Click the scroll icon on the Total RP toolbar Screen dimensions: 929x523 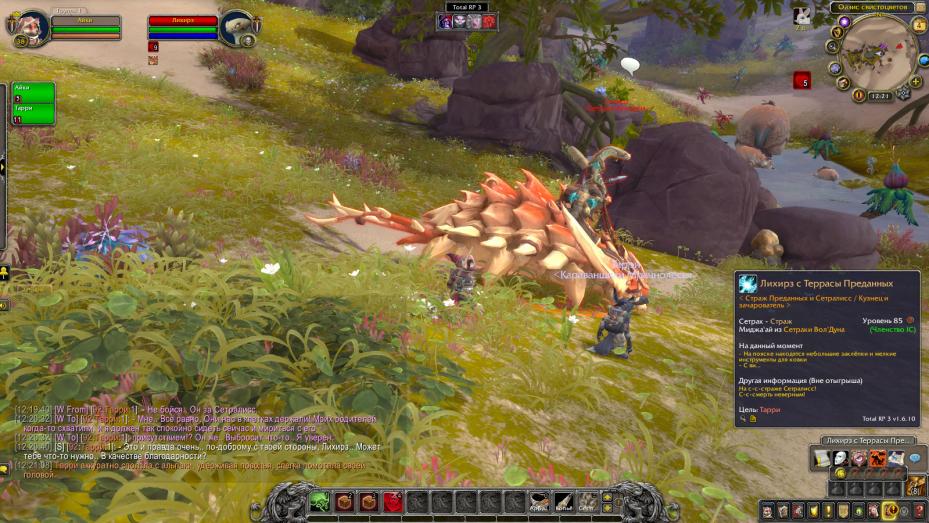coord(822,458)
